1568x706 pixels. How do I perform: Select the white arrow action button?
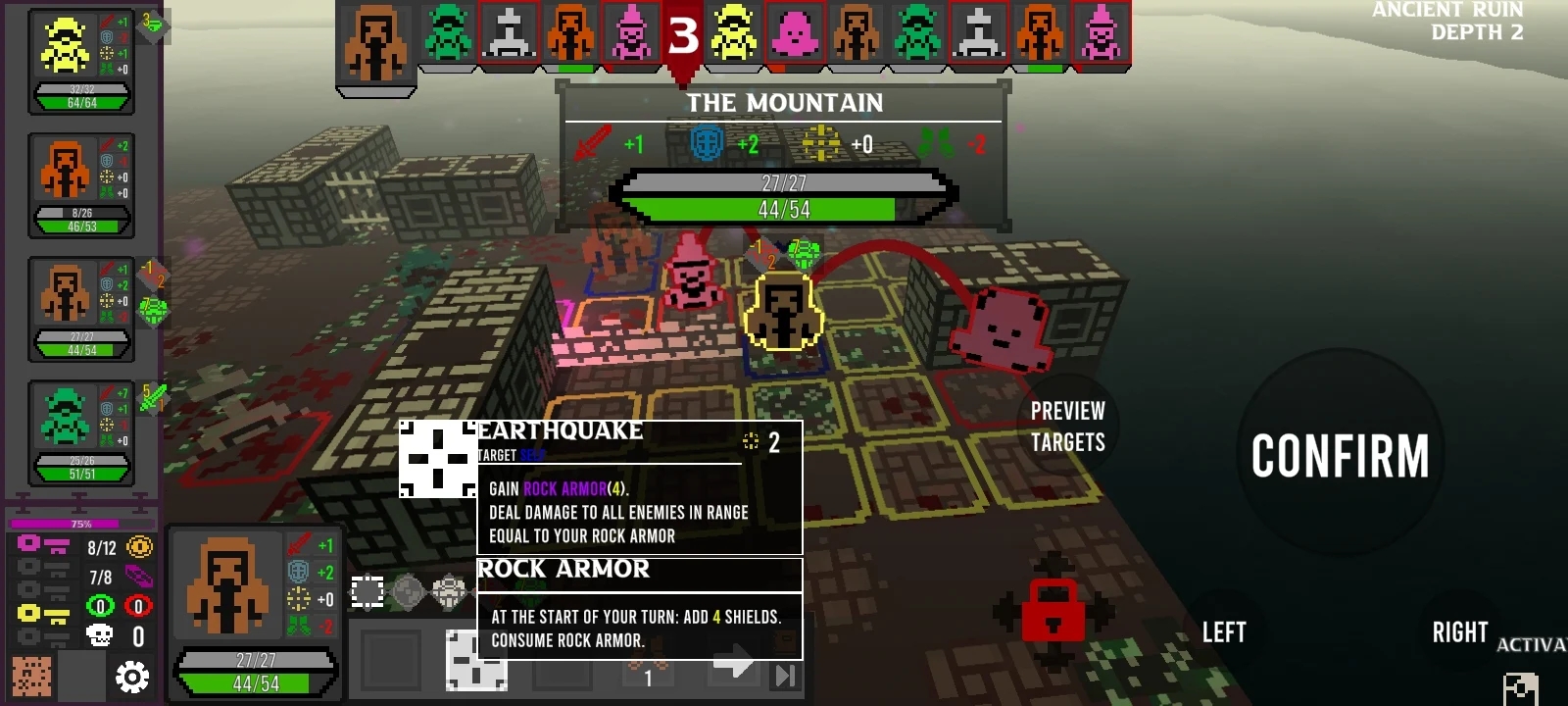(x=733, y=663)
